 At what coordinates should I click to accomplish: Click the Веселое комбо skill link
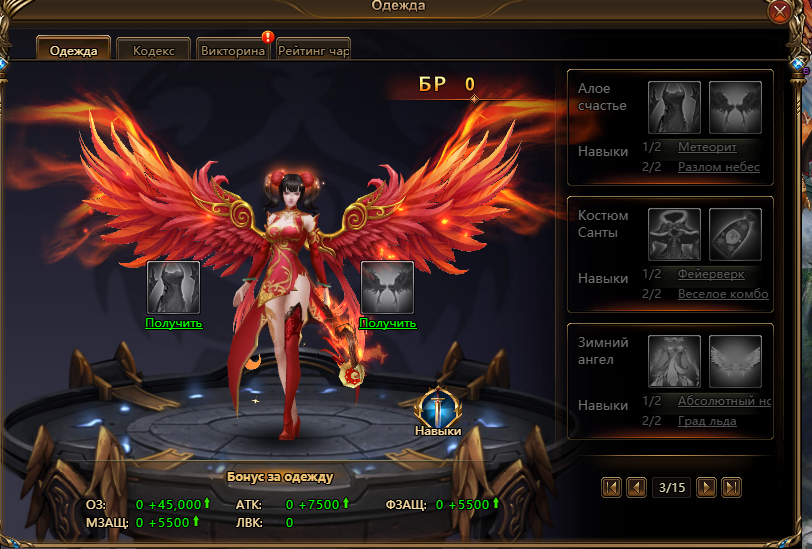pos(723,294)
